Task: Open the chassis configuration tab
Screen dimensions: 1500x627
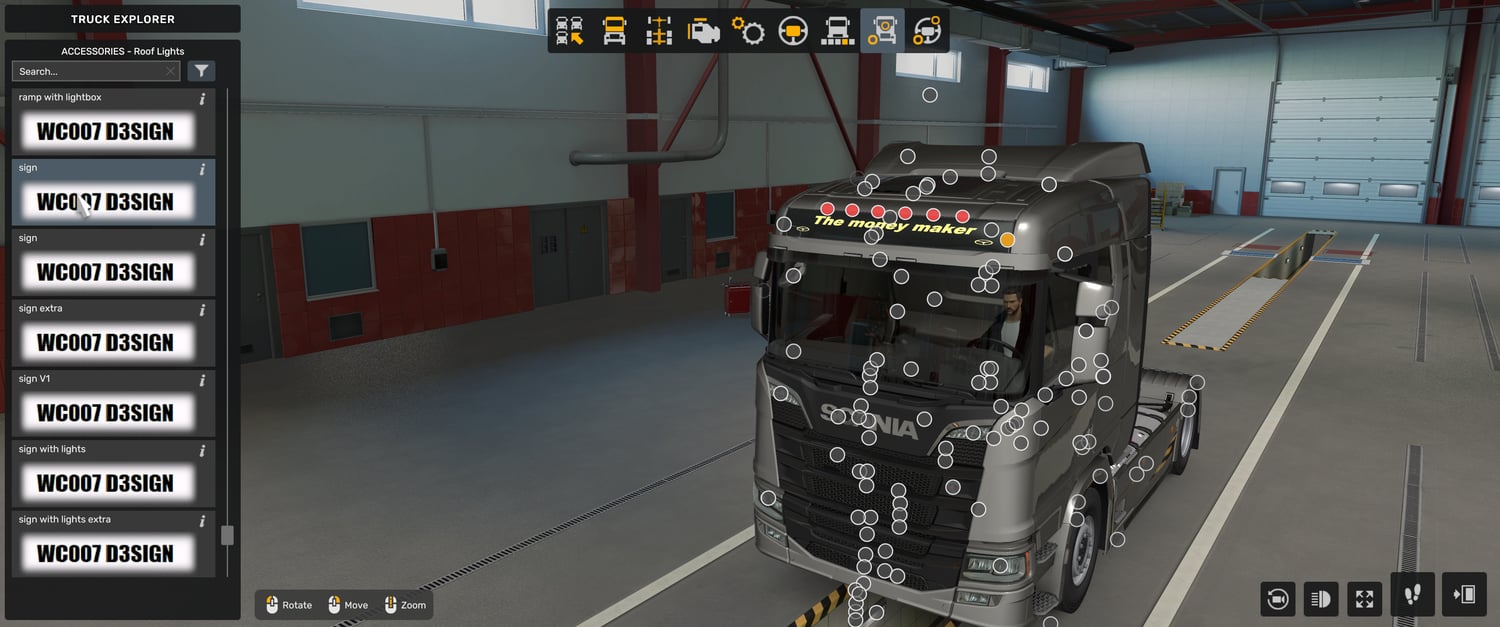Action: pyautogui.click(x=659, y=31)
